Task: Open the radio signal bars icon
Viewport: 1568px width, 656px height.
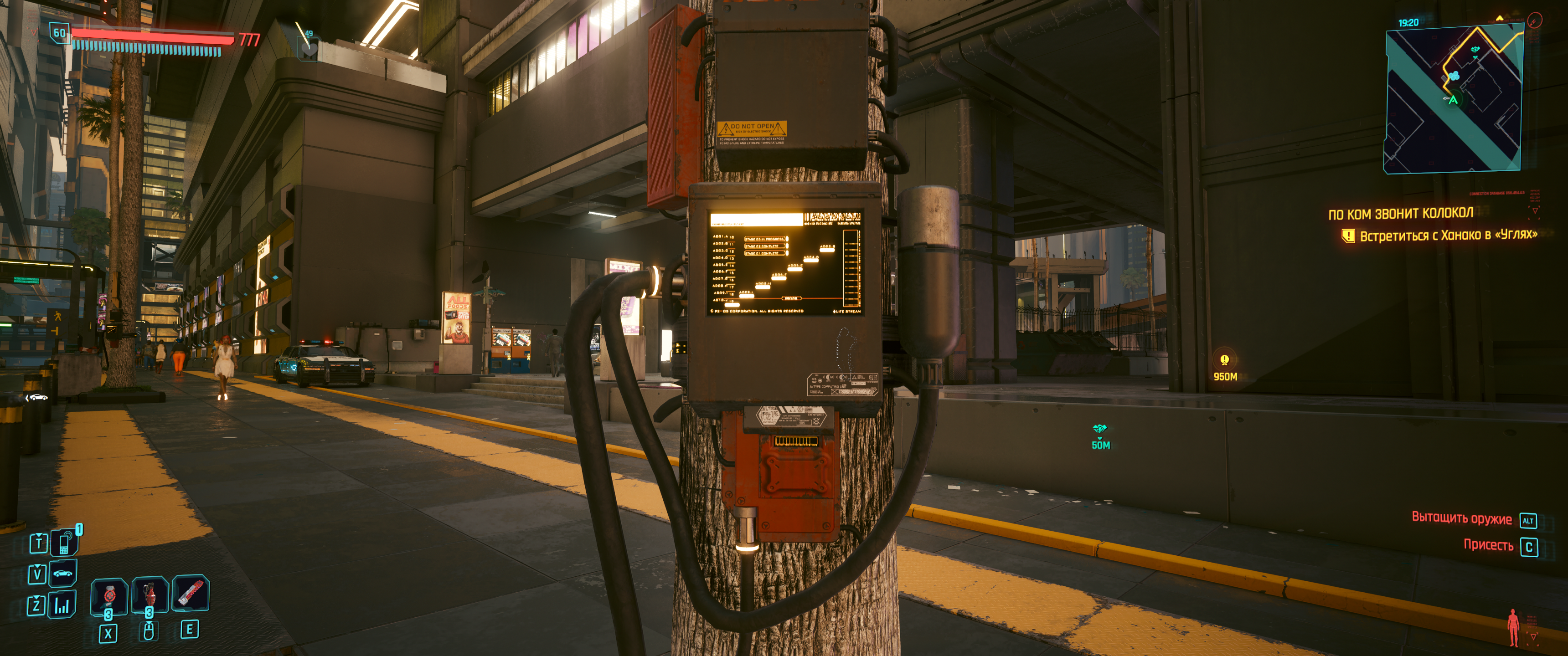Action: [x=62, y=605]
